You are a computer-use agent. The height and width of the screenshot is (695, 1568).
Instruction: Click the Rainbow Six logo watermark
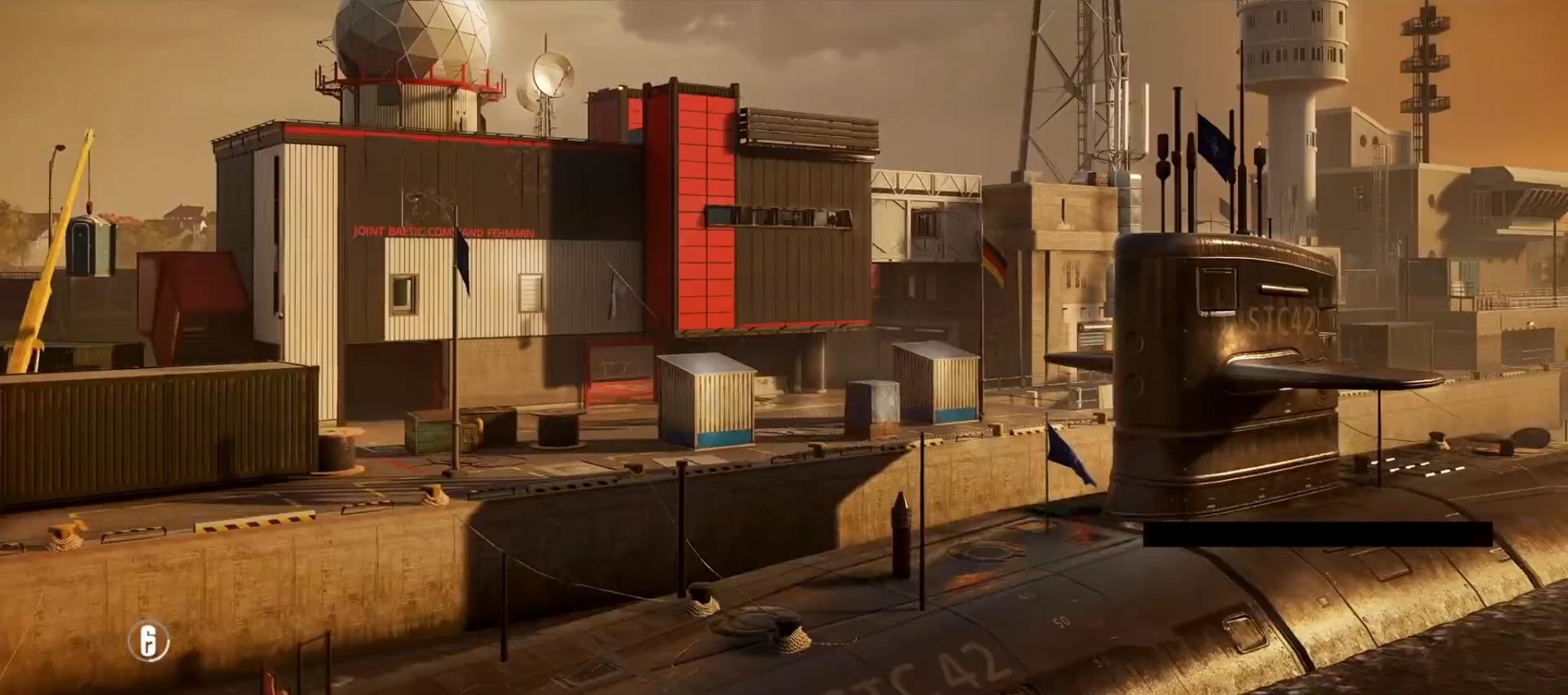[x=149, y=640]
